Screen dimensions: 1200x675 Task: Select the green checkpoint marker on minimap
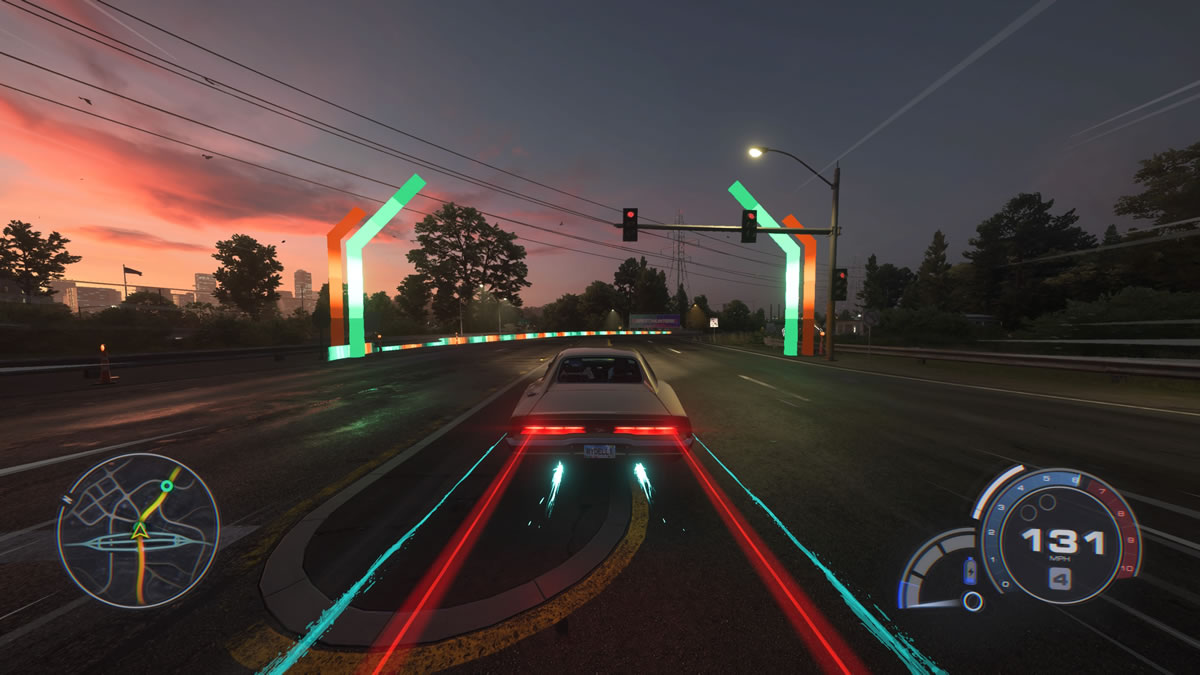pos(167,486)
